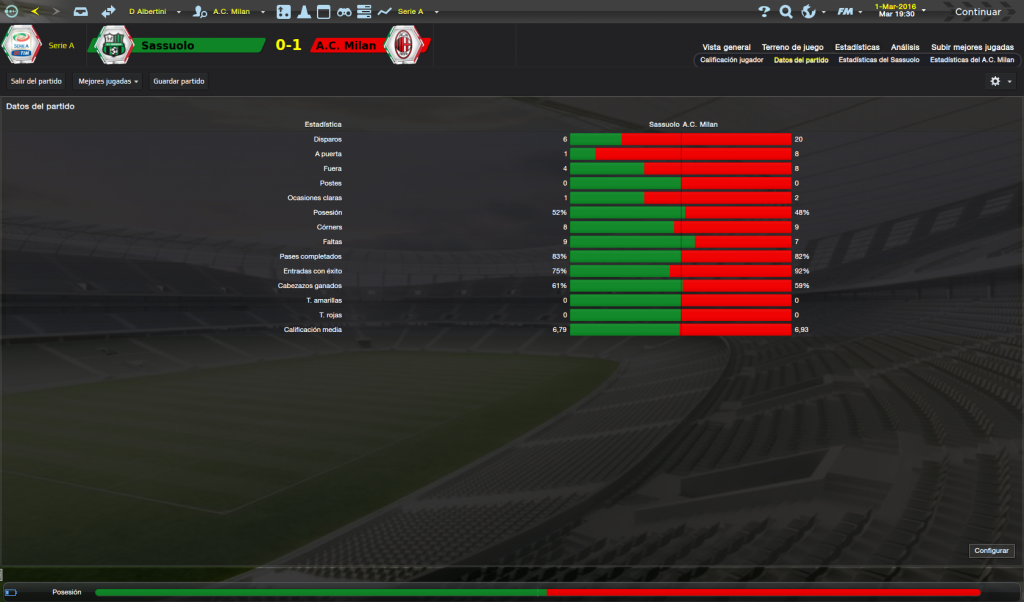Save the match with Guardar partido
This screenshot has width=1024, height=602.
click(x=178, y=81)
